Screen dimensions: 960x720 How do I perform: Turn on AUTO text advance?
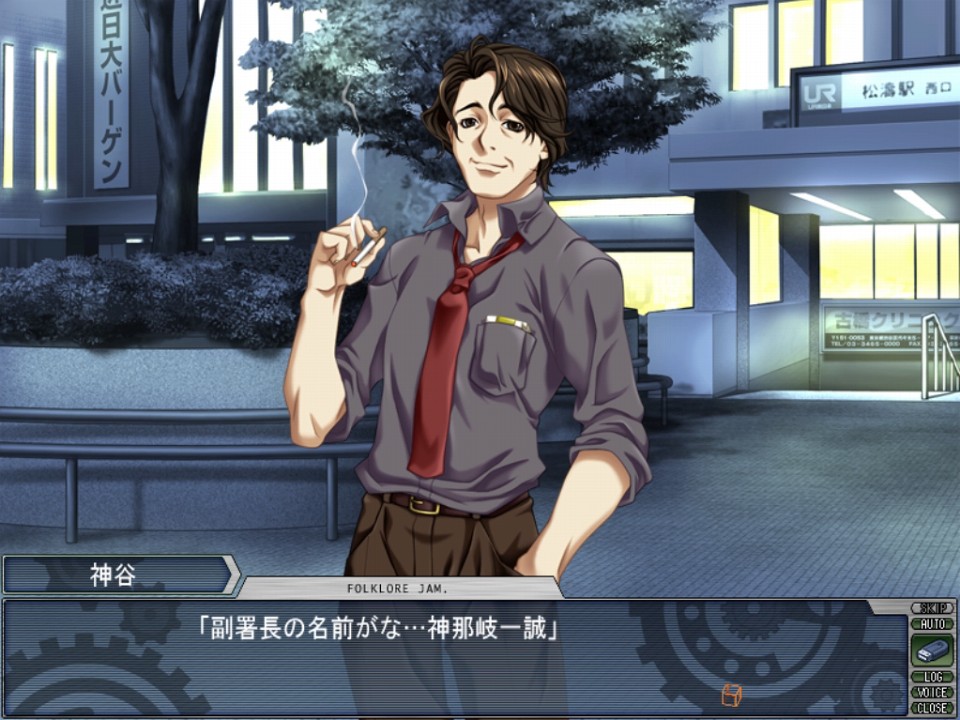tap(932, 623)
